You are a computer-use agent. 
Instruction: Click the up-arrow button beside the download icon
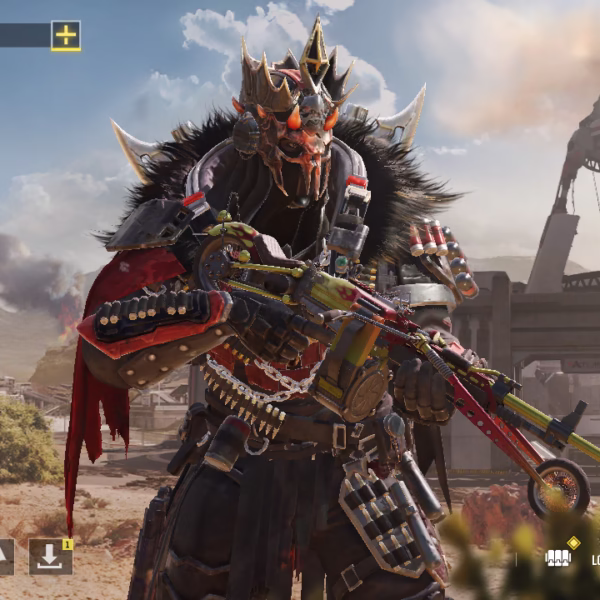tap(4, 556)
